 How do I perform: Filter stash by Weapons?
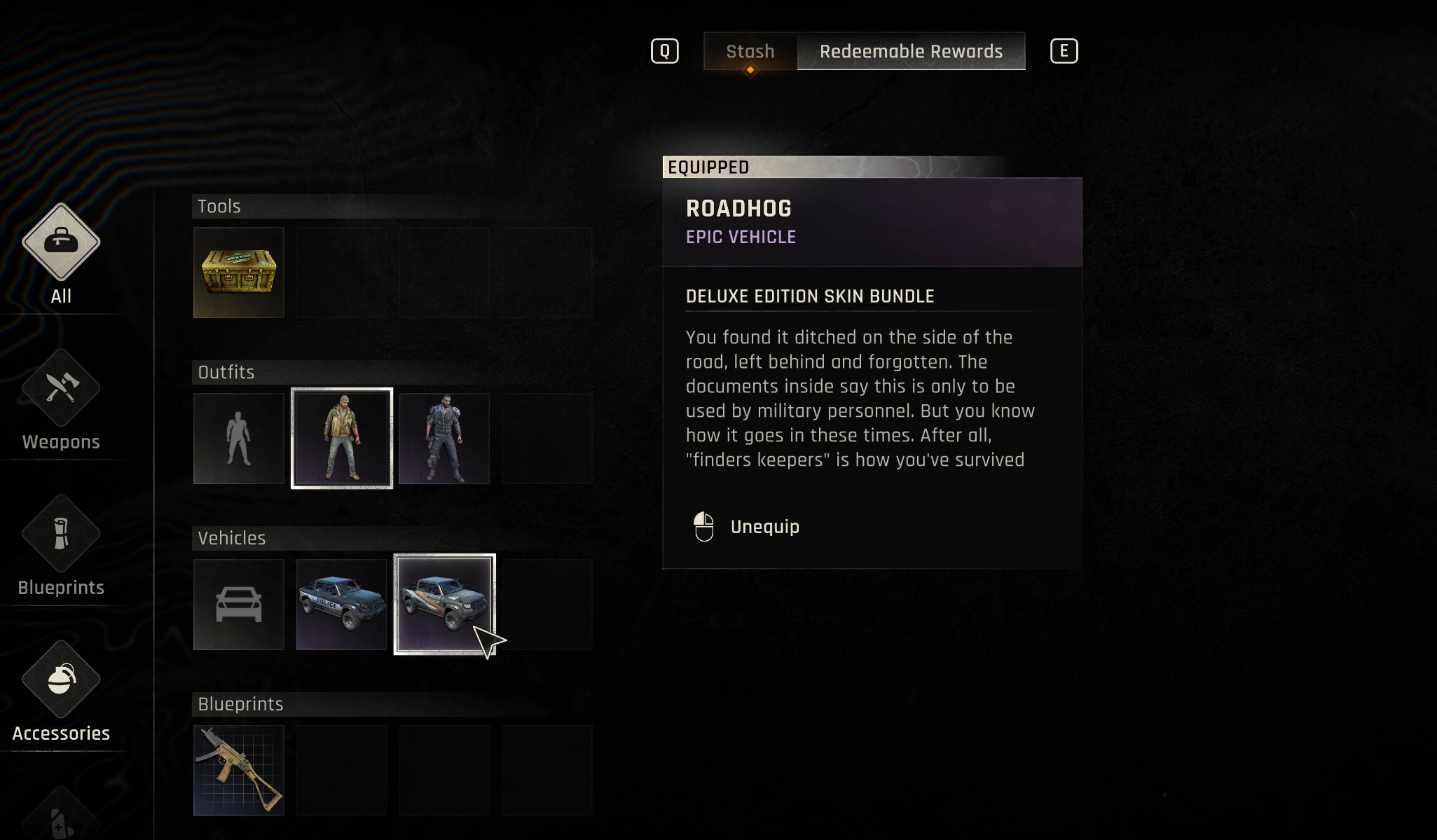coord(61,401)
